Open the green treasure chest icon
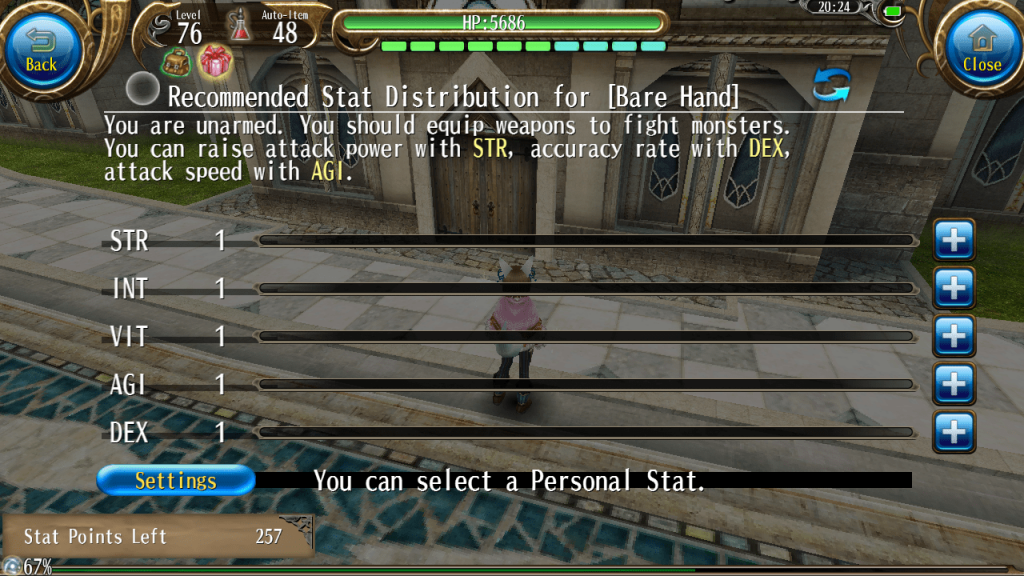1024x576 pixels. click(177, 61)
